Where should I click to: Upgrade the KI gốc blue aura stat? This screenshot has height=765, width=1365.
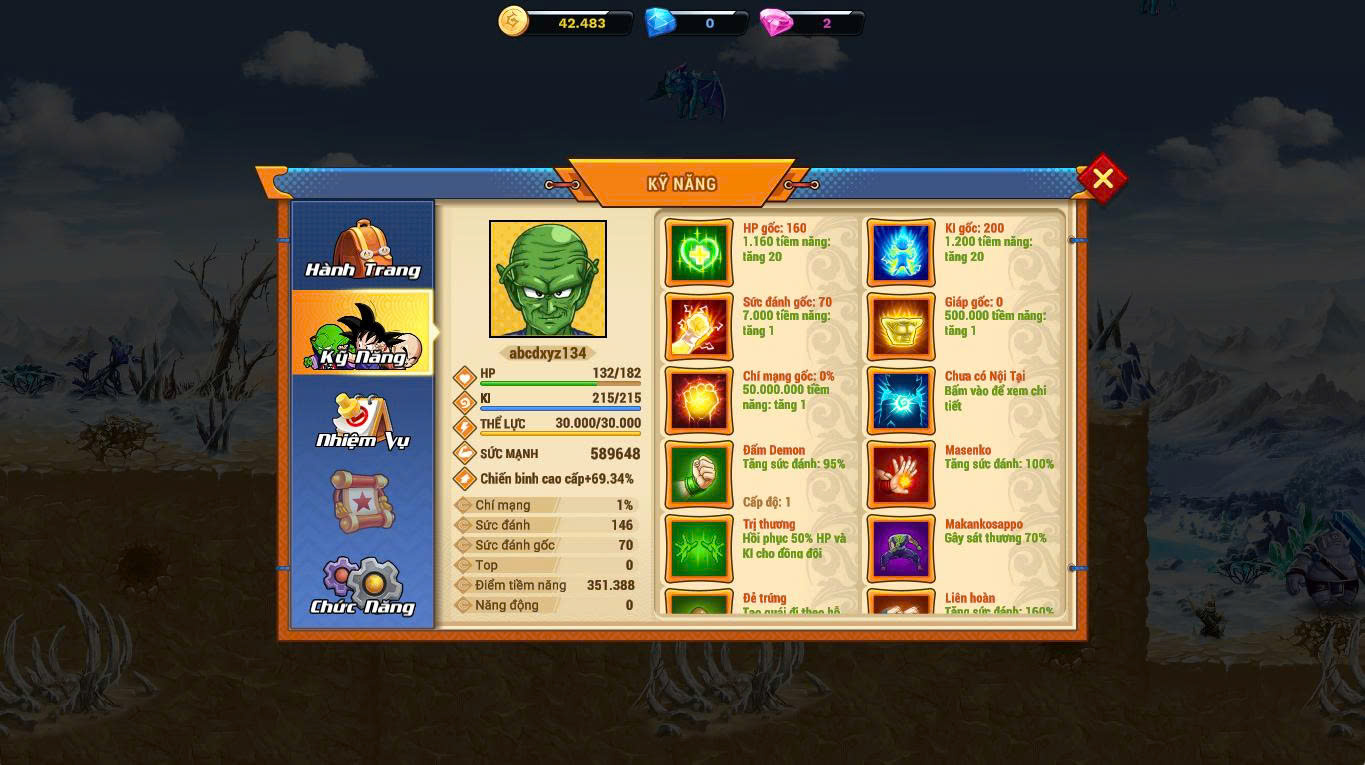[x=901, y=252]
